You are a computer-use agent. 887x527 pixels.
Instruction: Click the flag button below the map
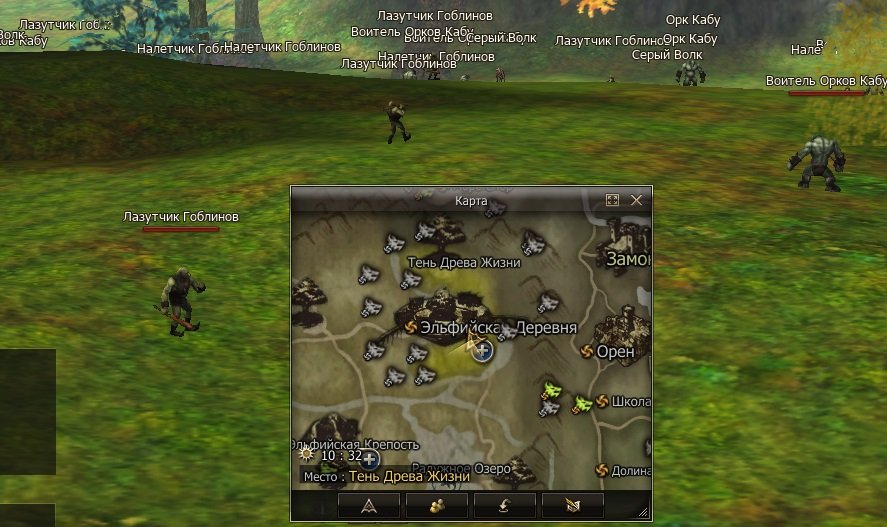pos(572,505)
